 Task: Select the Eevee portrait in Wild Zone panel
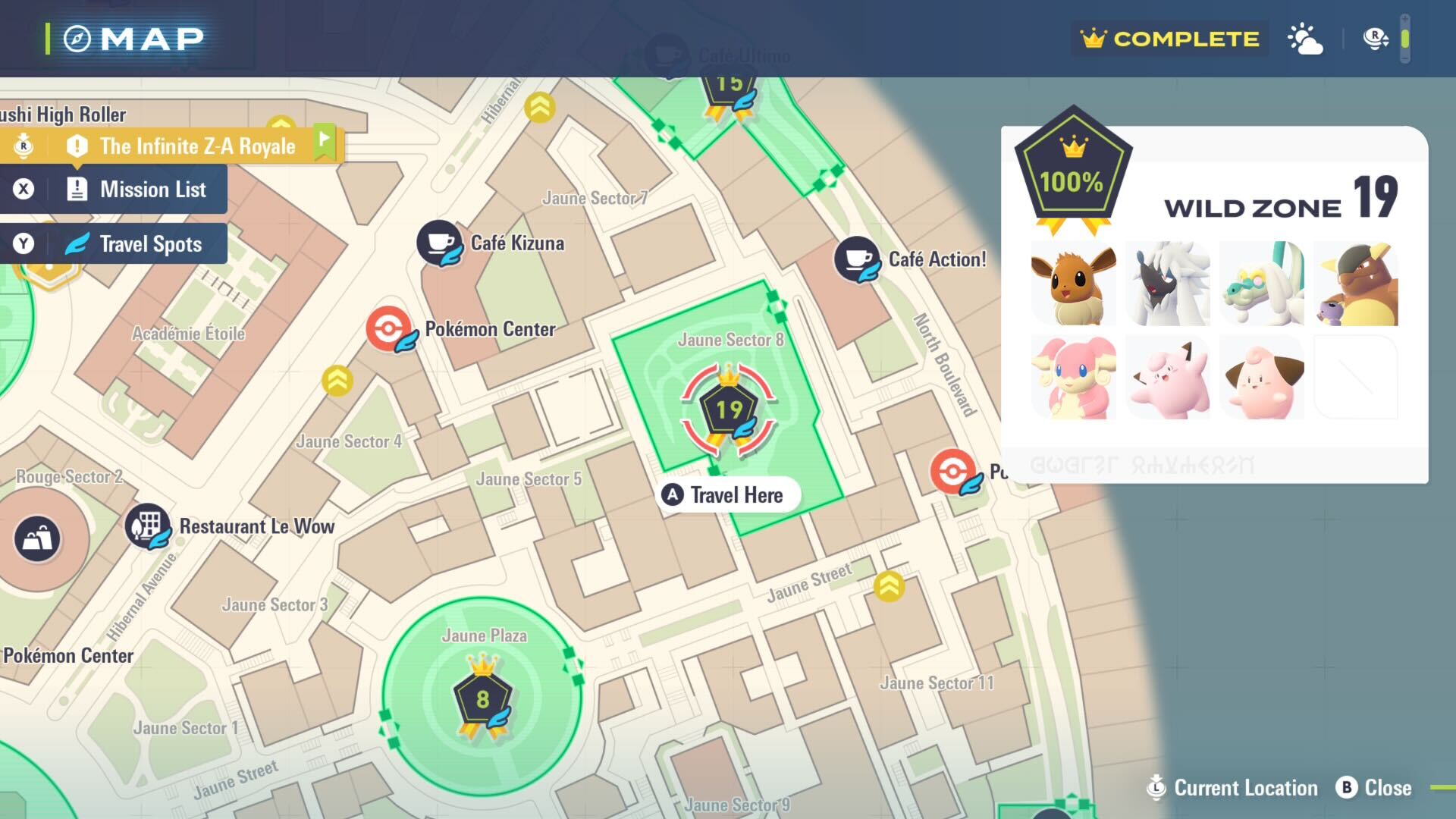coord(1073,284)
